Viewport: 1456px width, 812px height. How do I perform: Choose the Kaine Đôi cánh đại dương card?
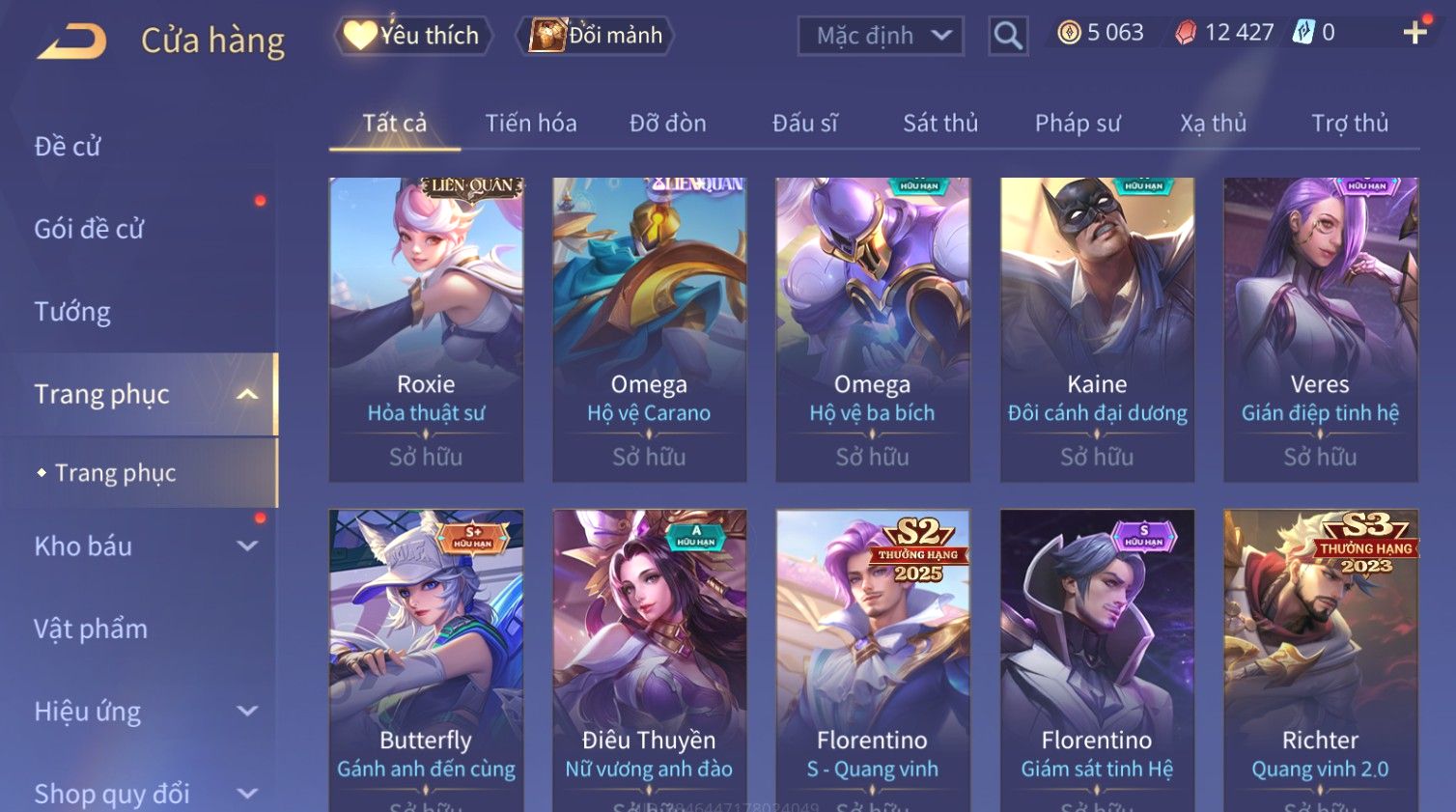pos(1097,328)
